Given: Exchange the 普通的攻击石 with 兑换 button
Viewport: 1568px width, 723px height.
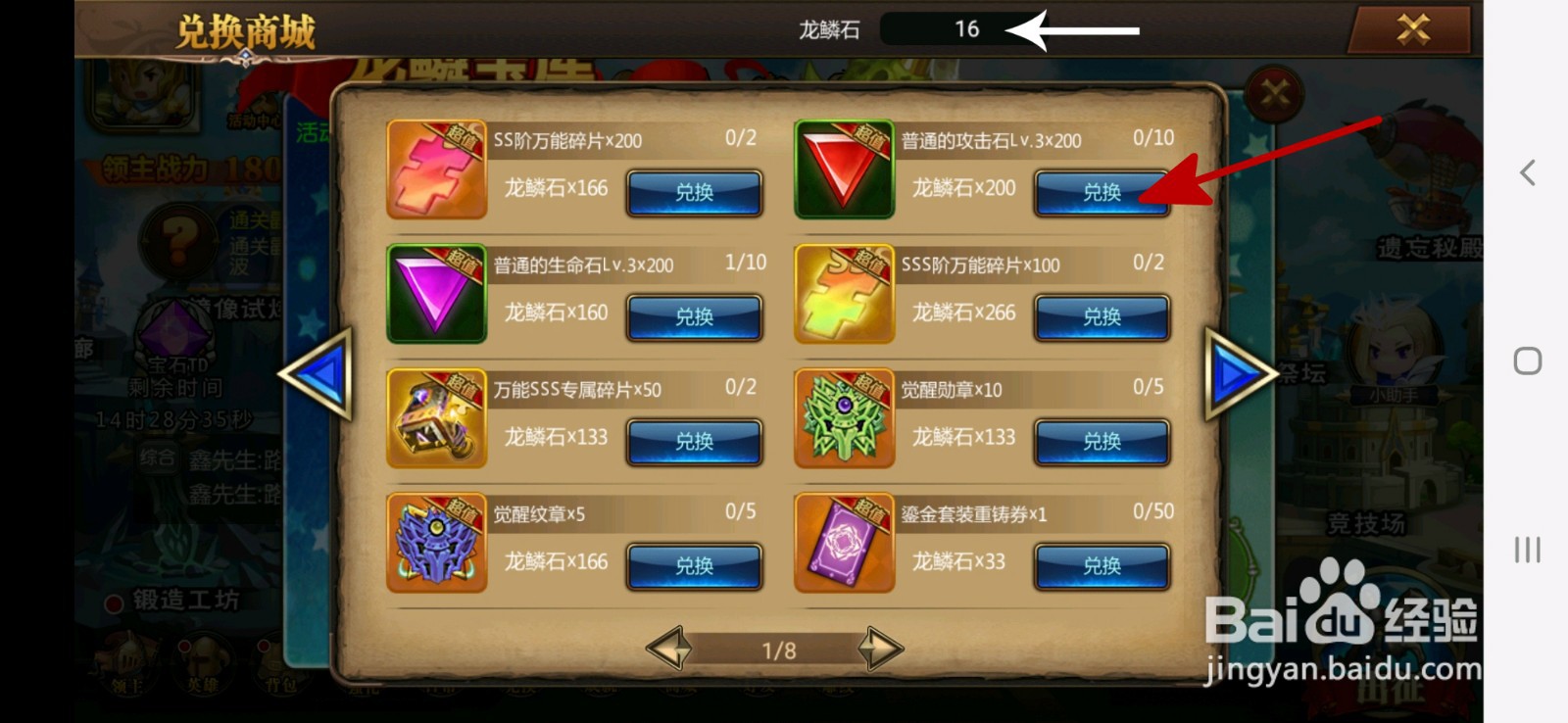Looking at the screenshot, I should (1101, 193).
